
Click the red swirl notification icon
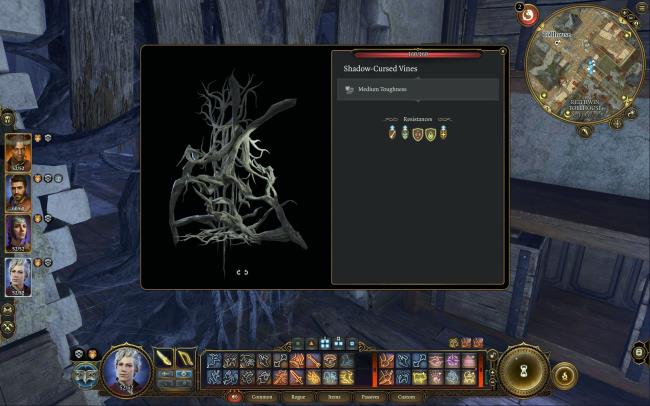528,16
